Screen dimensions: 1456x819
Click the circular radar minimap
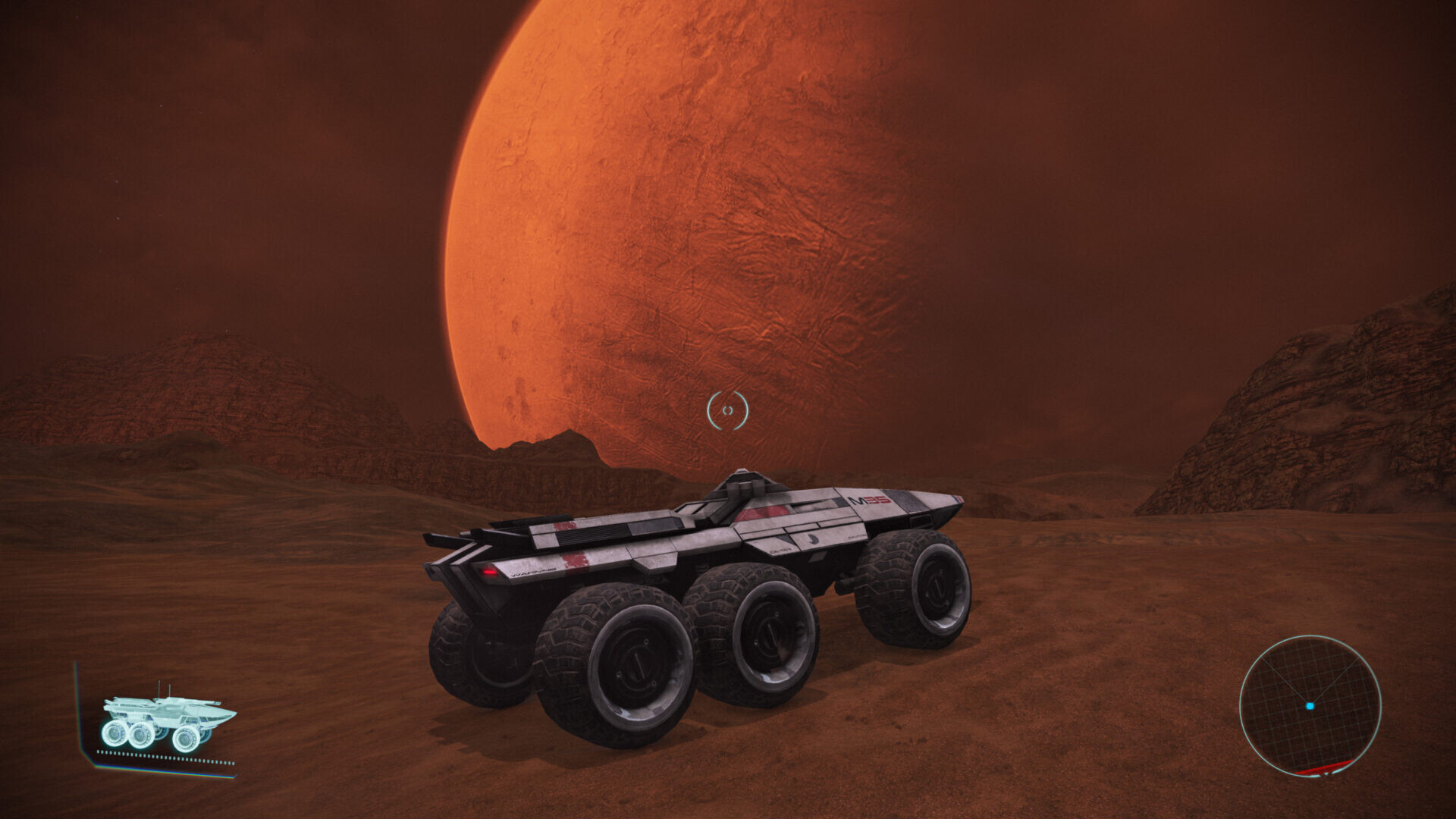point(1310,706)
